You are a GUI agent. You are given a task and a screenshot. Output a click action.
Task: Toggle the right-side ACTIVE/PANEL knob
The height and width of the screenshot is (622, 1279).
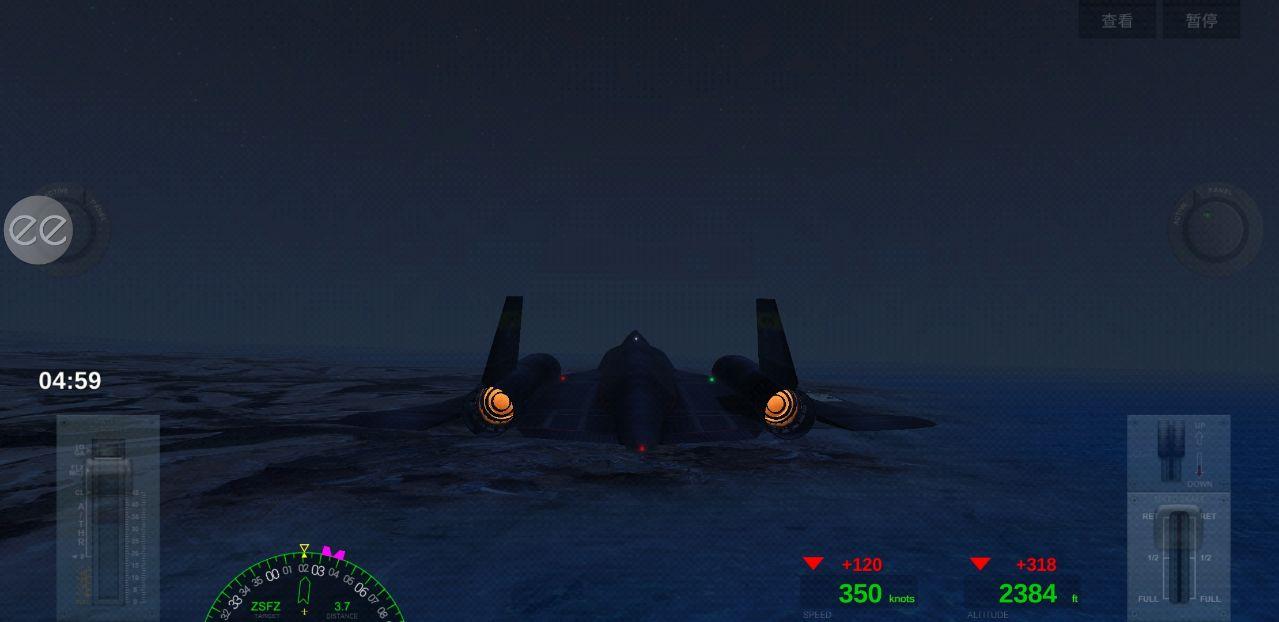(1215, 230)
